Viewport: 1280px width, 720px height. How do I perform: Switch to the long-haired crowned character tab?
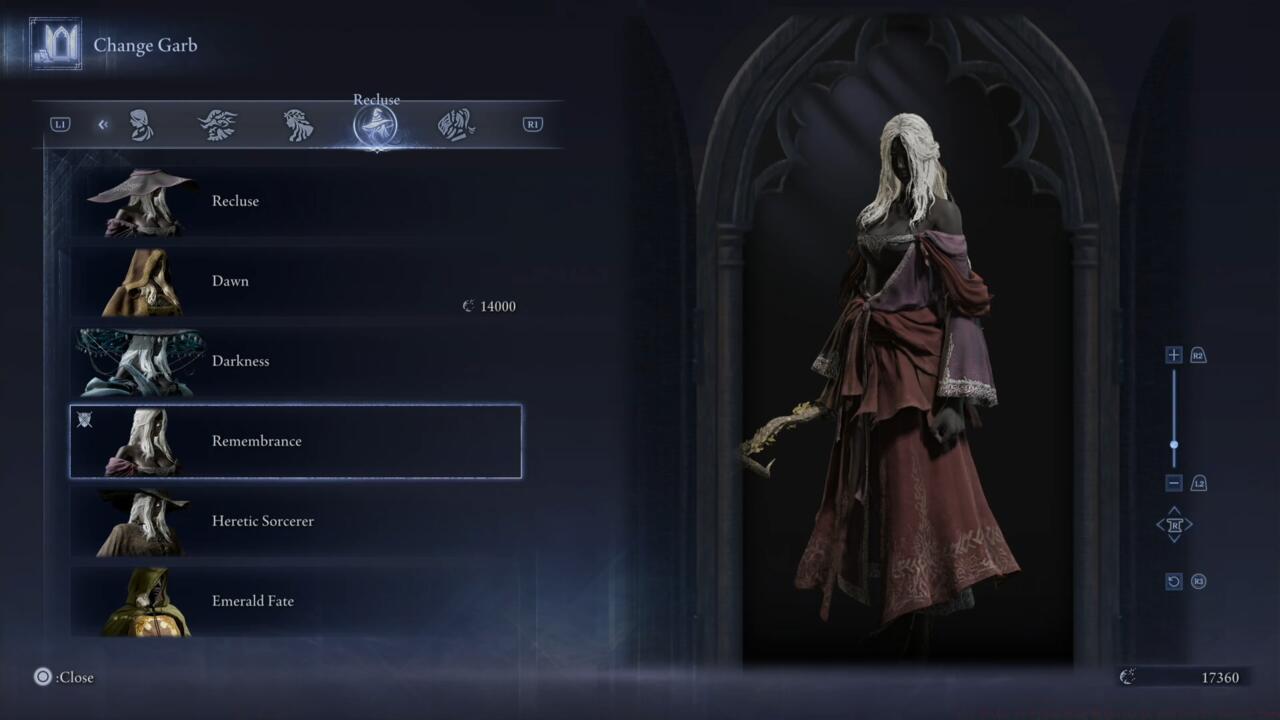click(298, 125)
